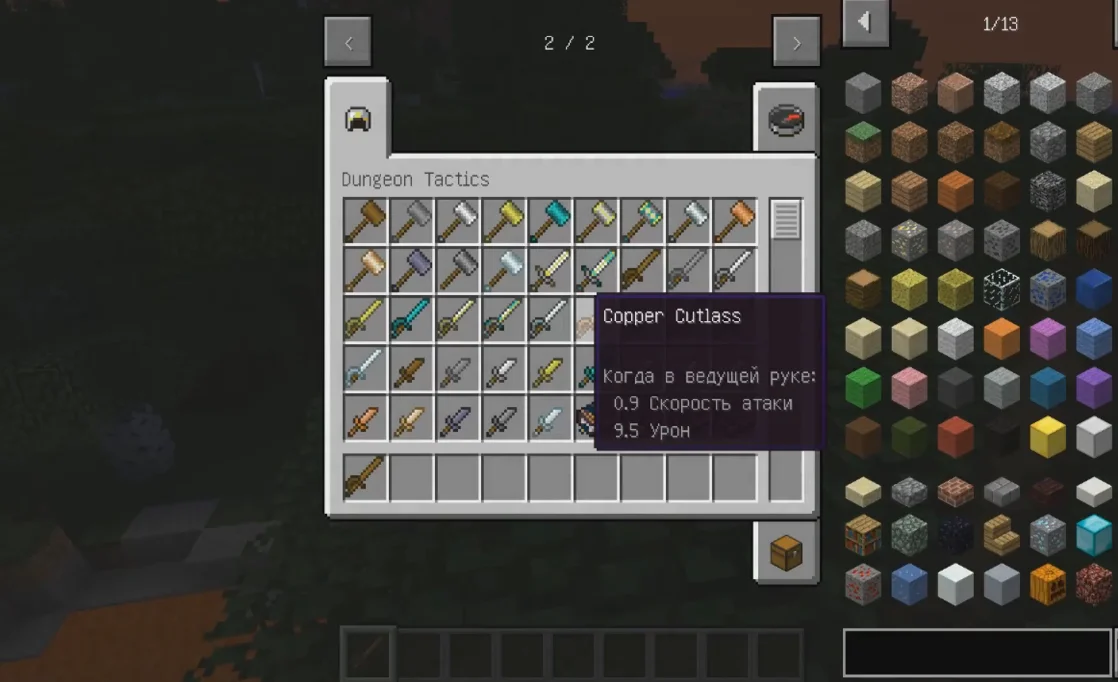1118x682 pixels.
Task: Go to the next creative tab page
Action: 796,42
